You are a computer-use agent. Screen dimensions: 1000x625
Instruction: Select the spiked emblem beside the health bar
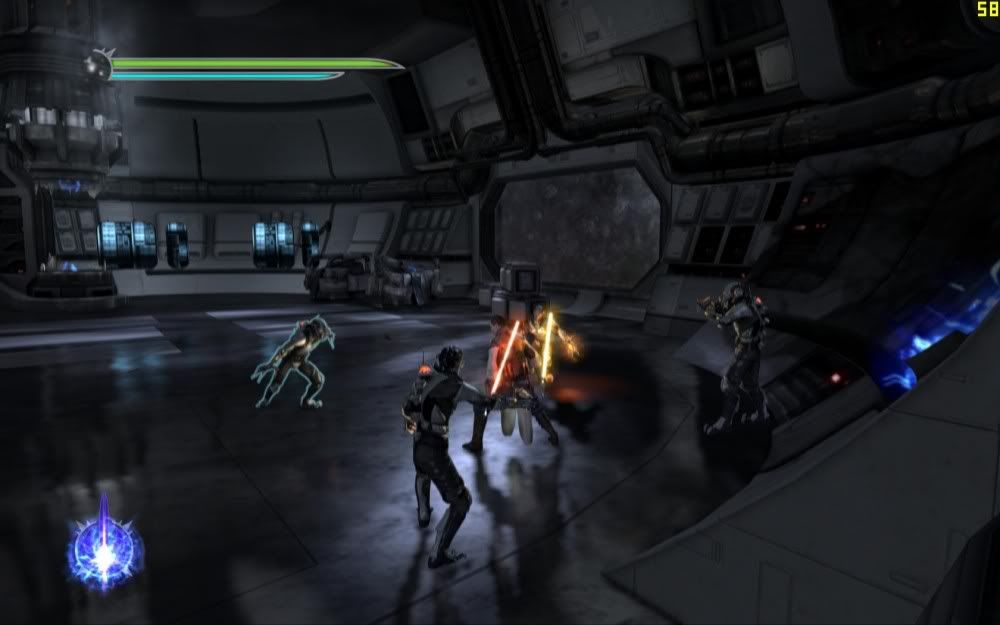[98, 65]
